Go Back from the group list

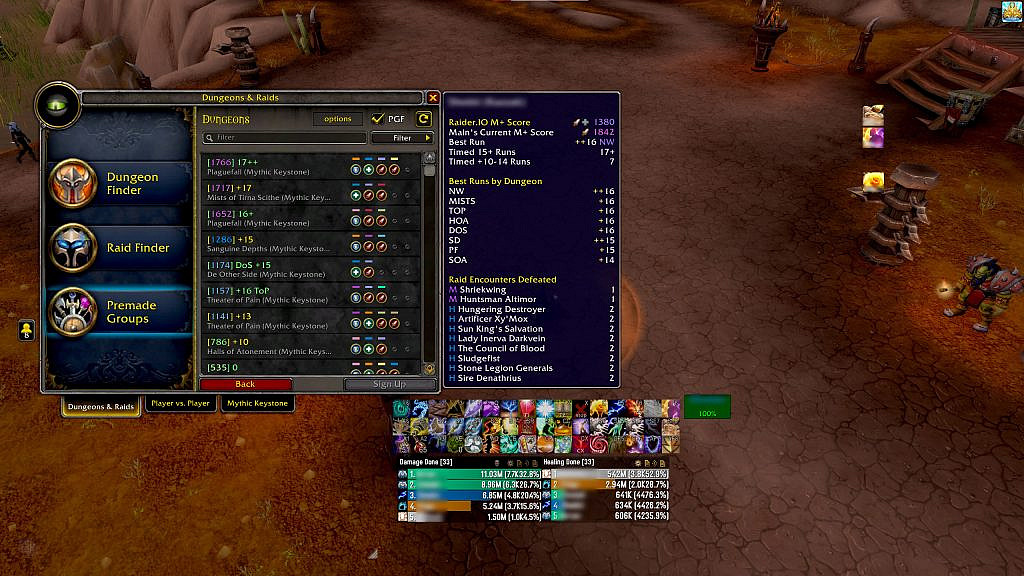245,384
